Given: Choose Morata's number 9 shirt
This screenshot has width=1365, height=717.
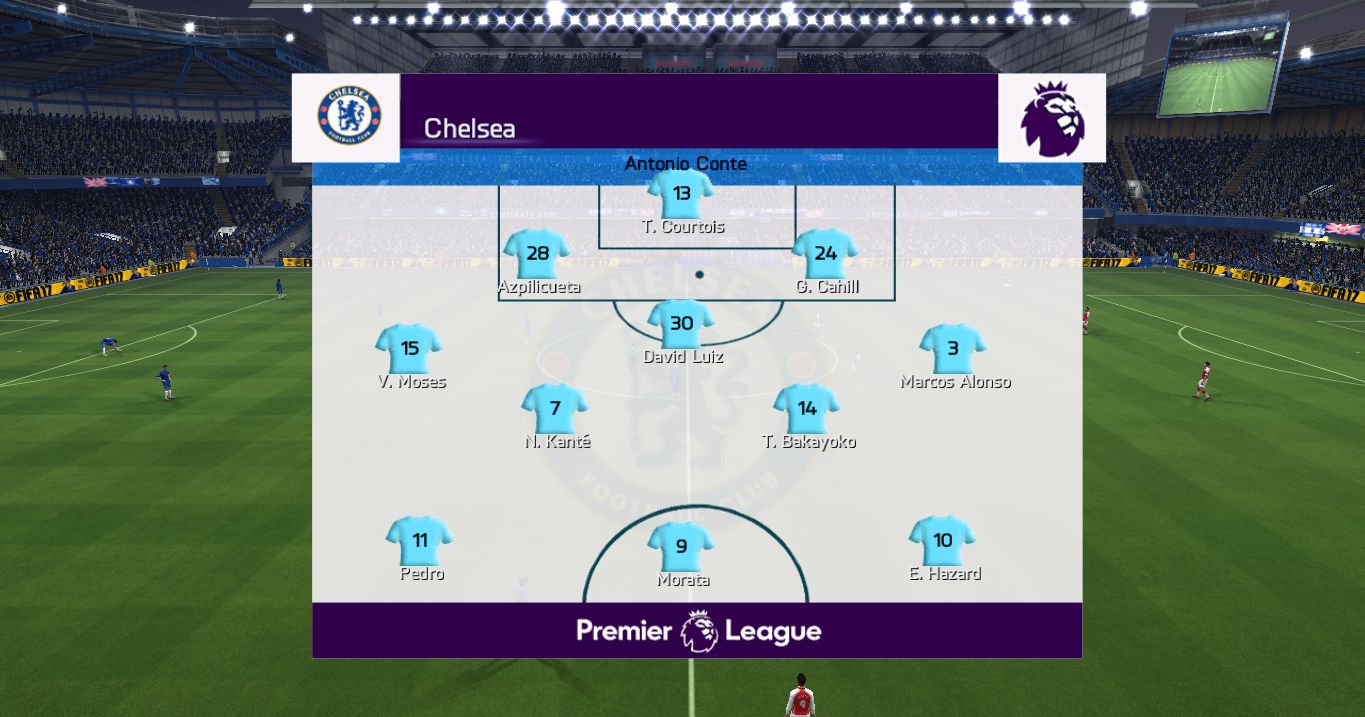Looking at the screenshot, I should [x=681, y=547].
